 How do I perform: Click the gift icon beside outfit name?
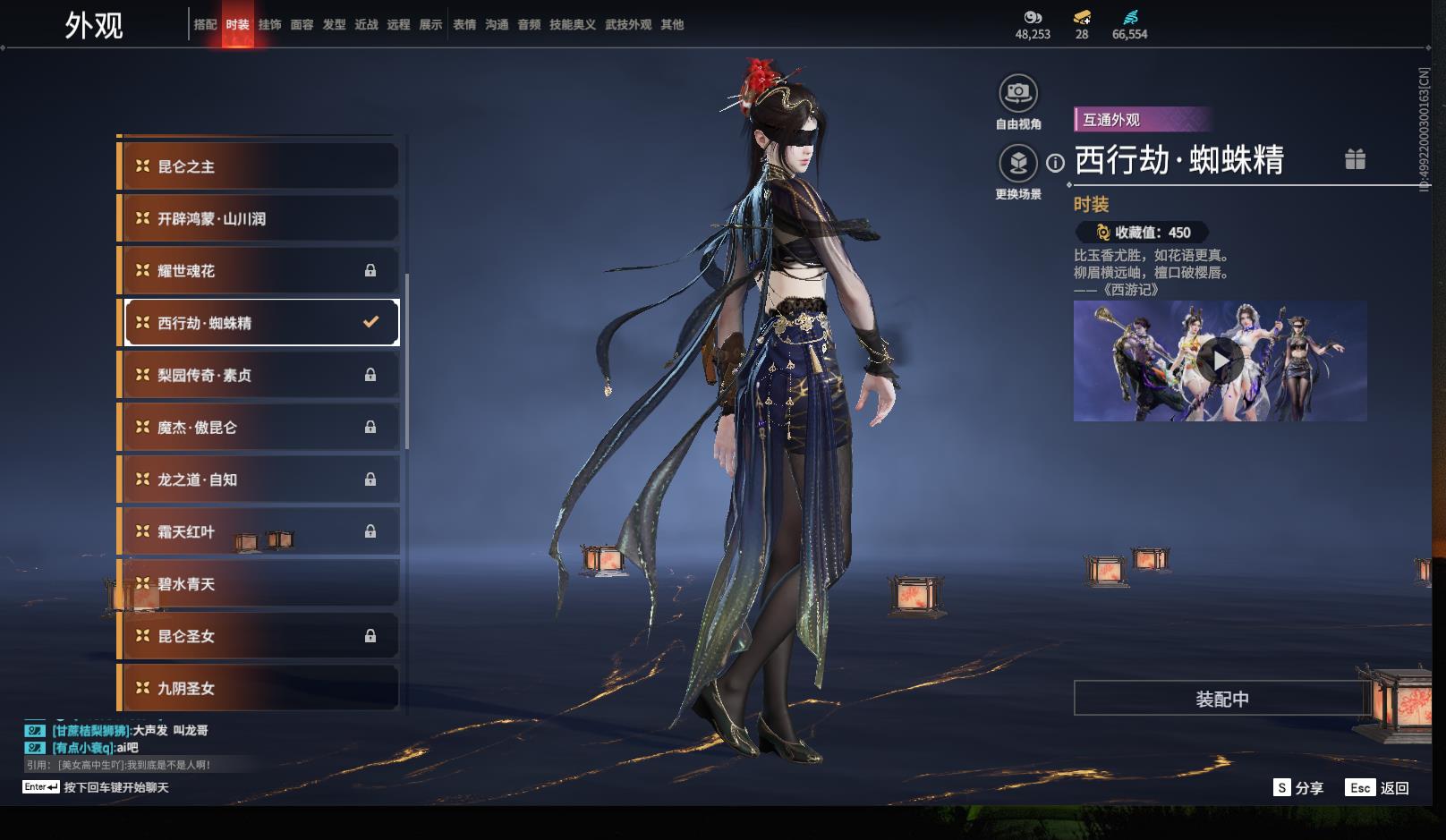pos(1355,159)
